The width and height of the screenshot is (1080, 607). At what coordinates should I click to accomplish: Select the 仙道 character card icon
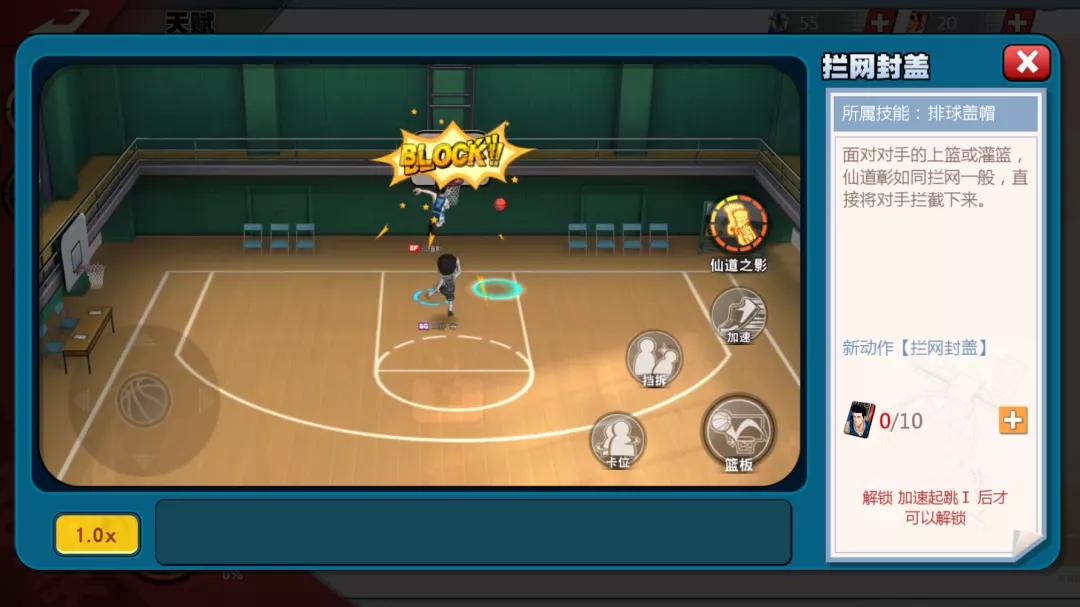pos(858,420)
